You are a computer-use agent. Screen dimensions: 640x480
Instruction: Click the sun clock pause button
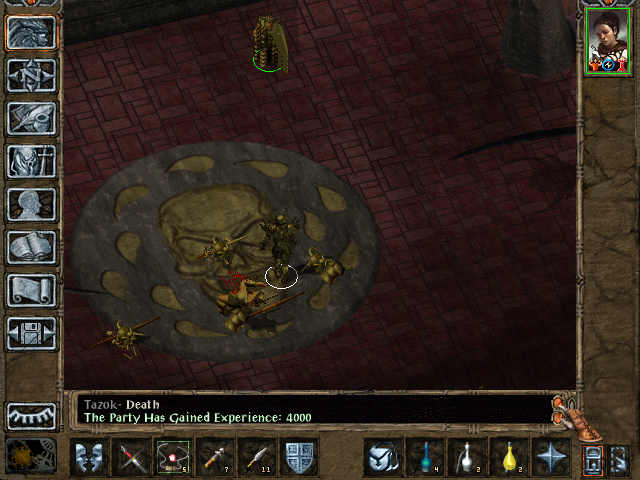[26, 456]
